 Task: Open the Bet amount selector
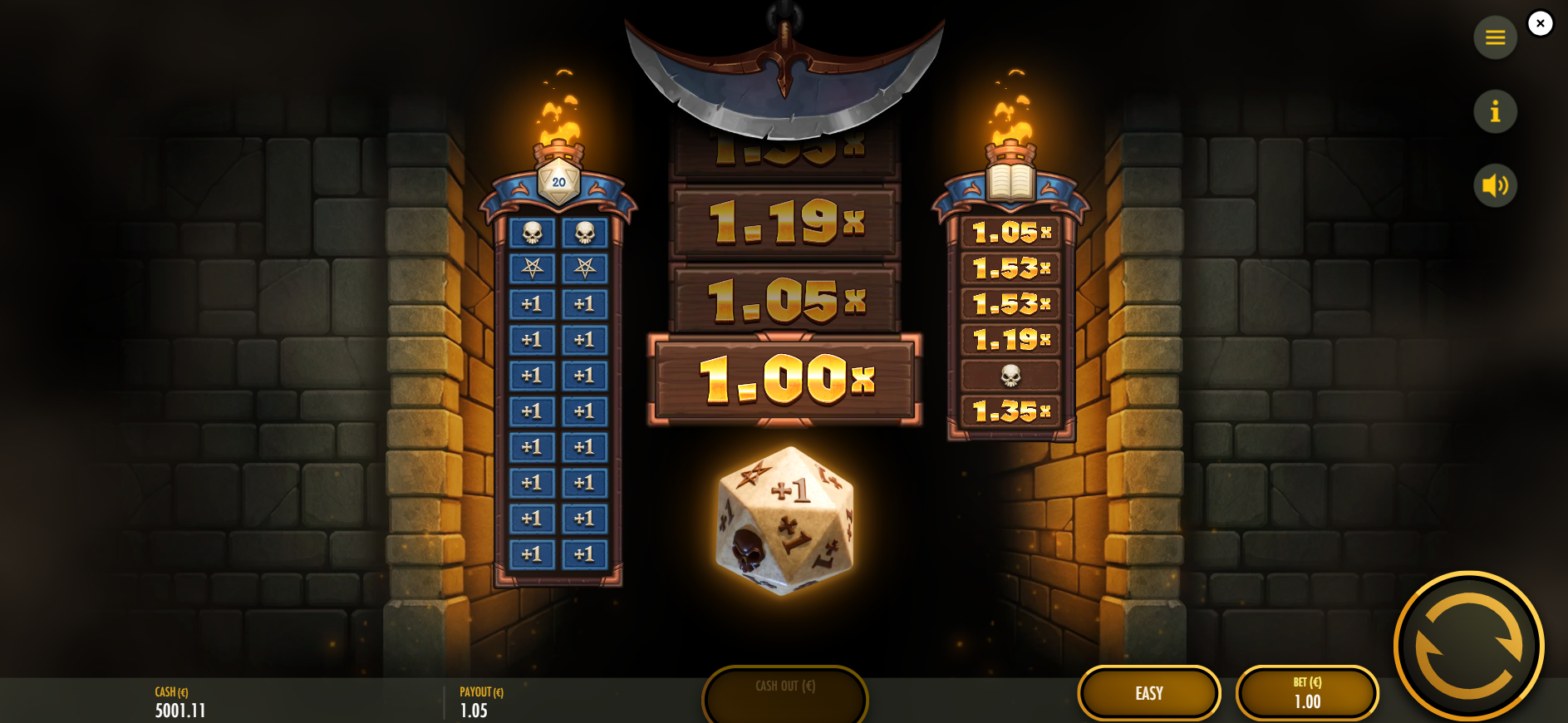(x=1306, y=693)
